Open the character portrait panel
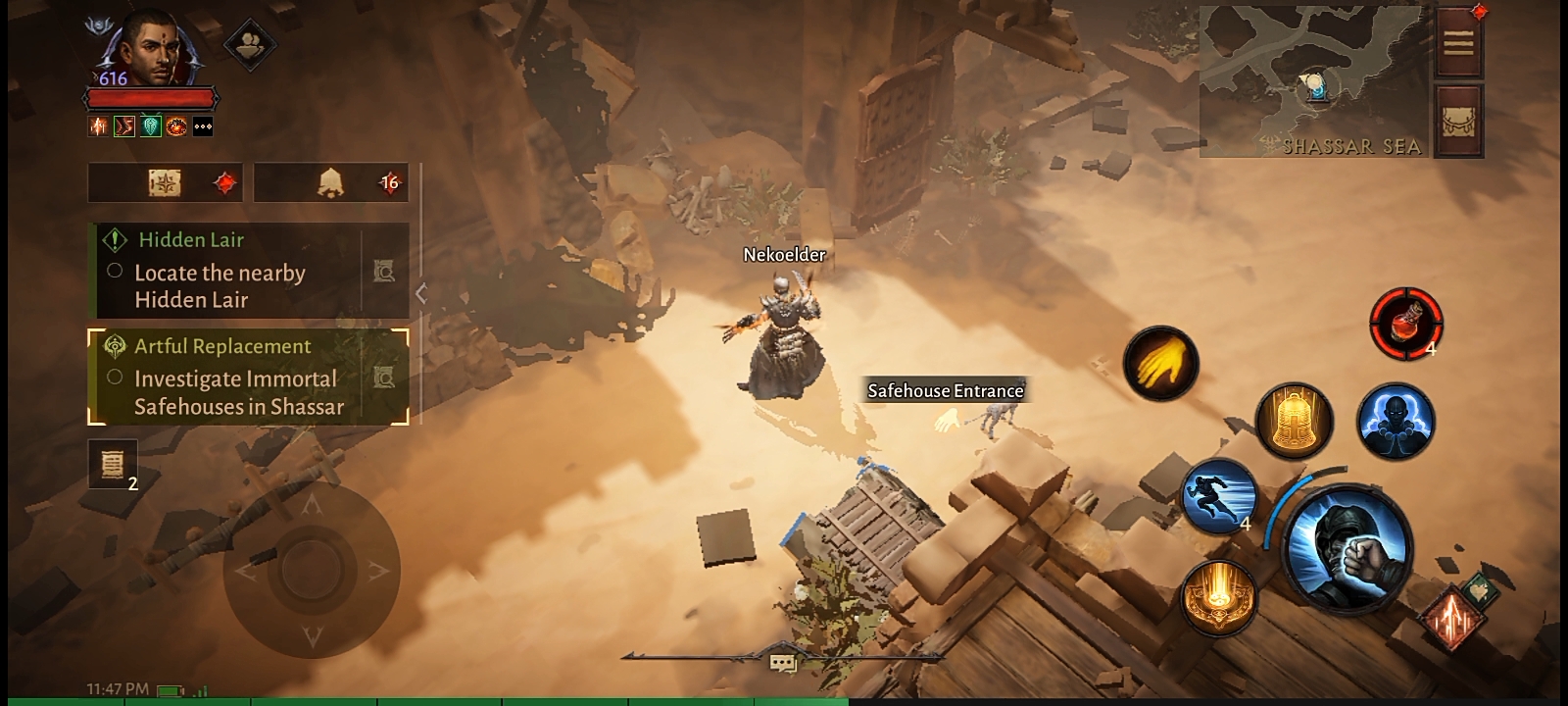Viewport: 1568px width, 706px height. coord(149,51)
